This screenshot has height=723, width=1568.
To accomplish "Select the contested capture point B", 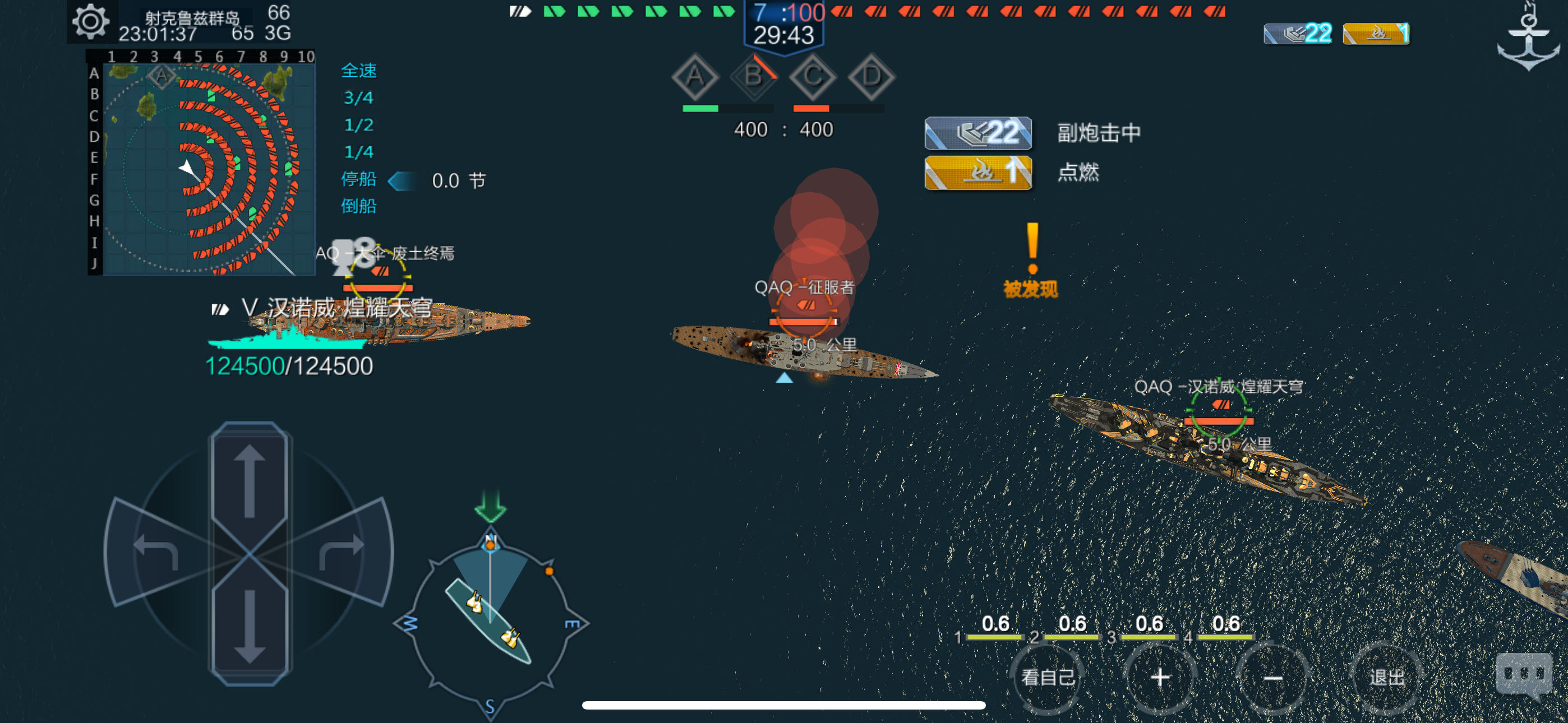I will click(x=755, y=78).
